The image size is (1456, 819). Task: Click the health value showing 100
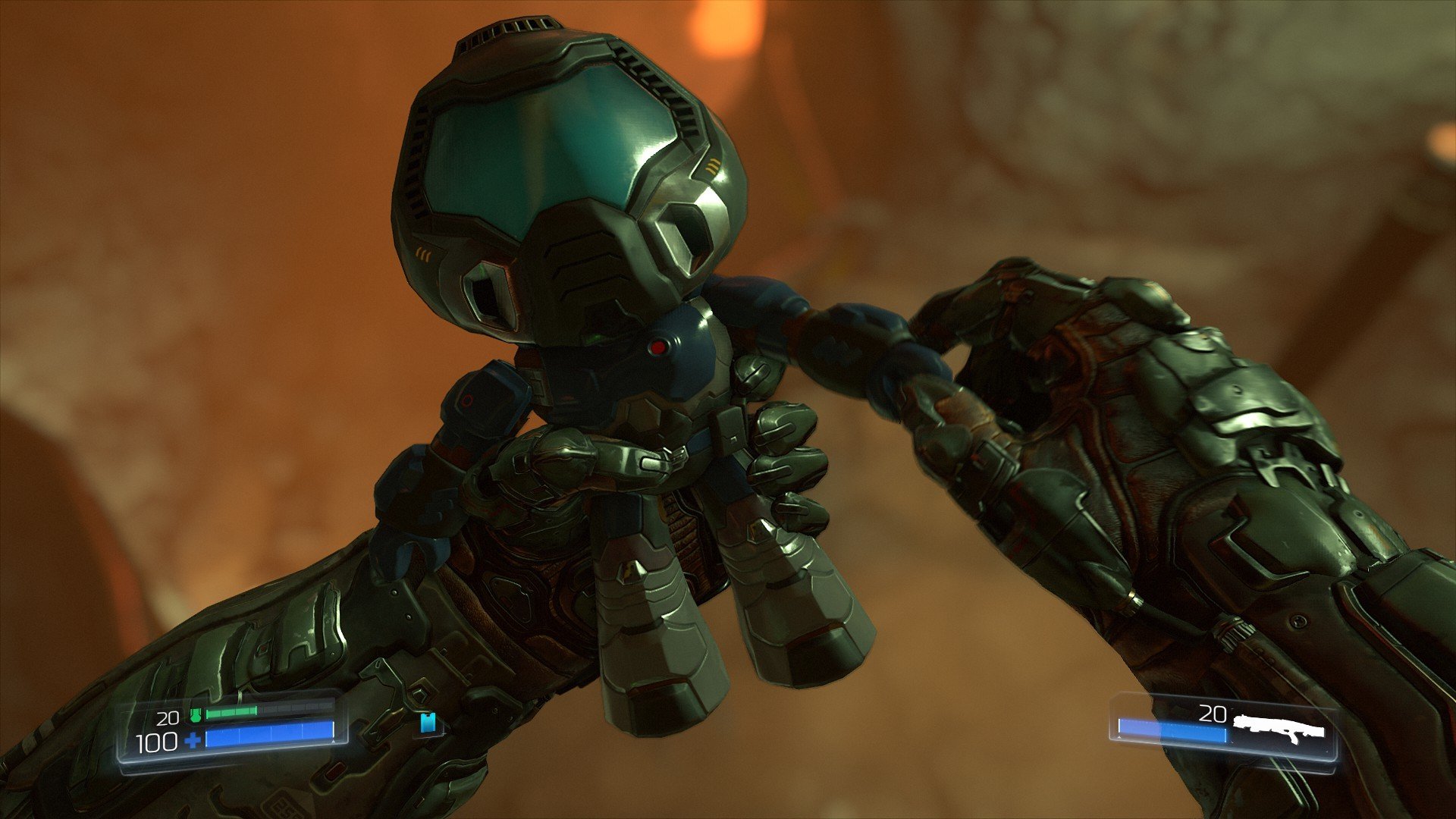coord(155,741)
